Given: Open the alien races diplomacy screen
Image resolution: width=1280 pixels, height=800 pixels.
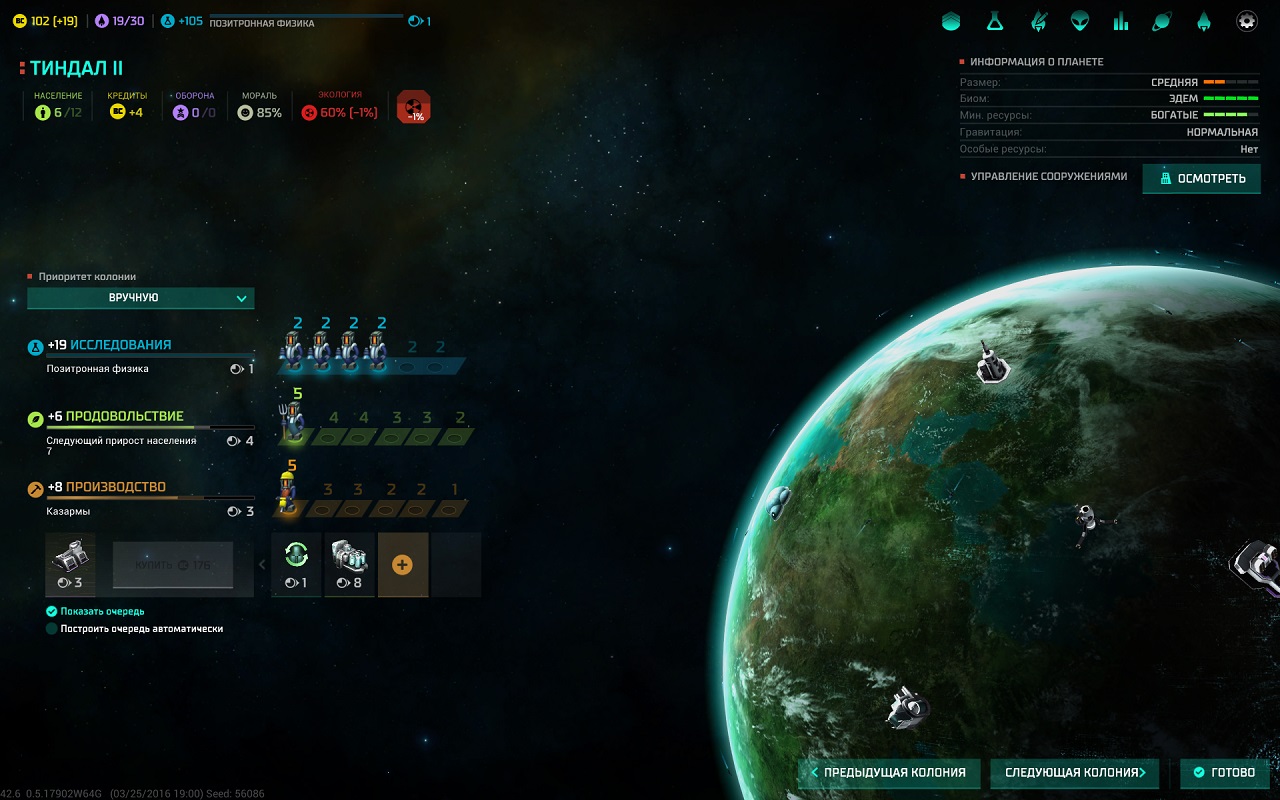Looking at the screenshot, I should pyautogui.click(x=1079, y=21).
